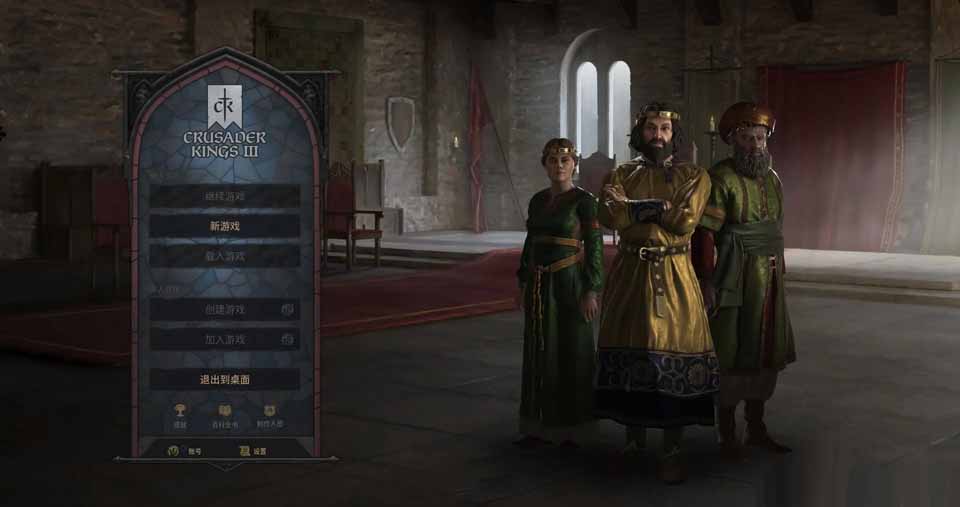Image resolution: width=960 pixels, height=507 pixels.
Task: Exit via 退出到桌面 (Quit to Desktop)
Action: coord(225,380)
